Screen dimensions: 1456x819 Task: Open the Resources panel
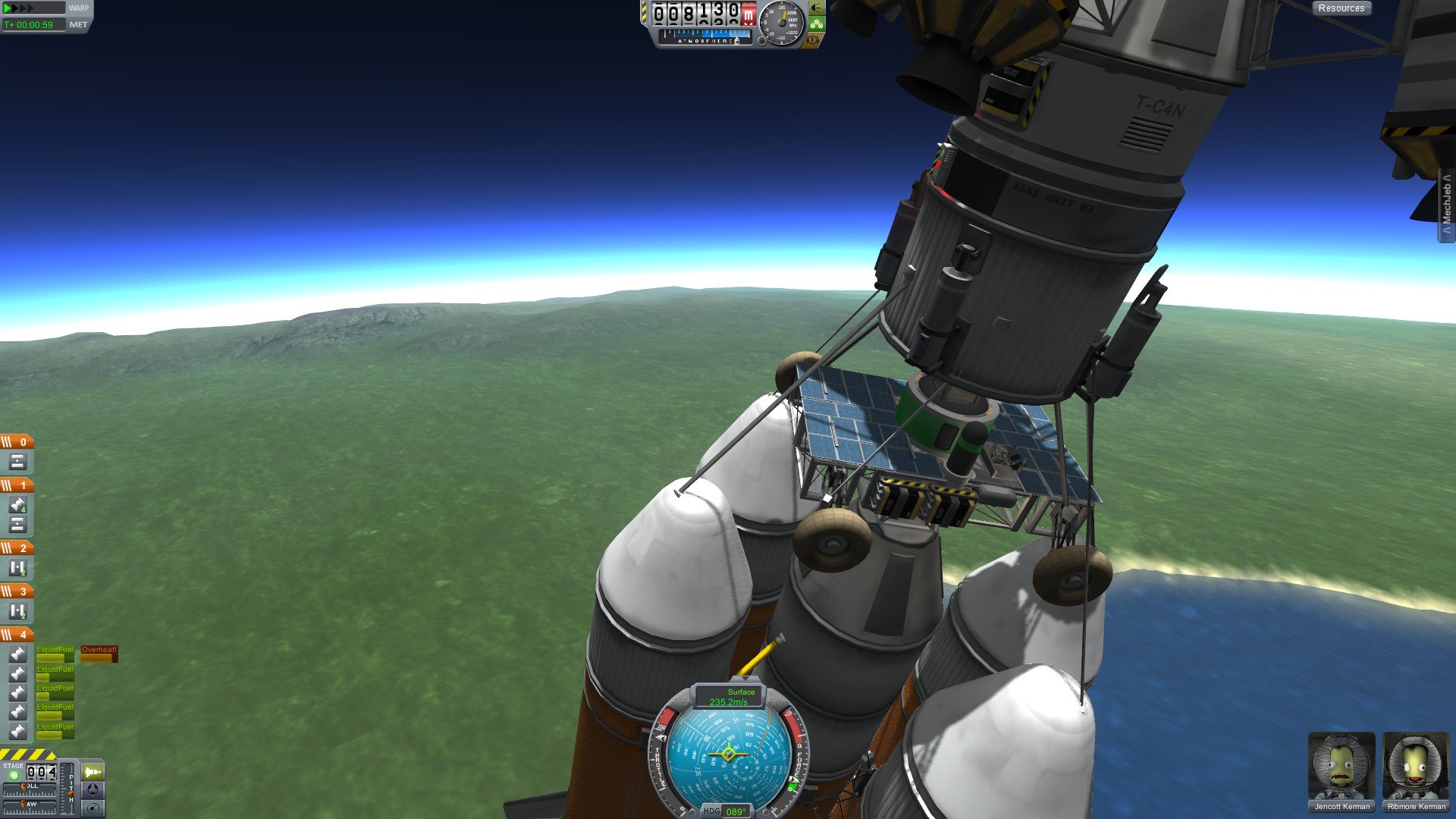(1341, 8)
